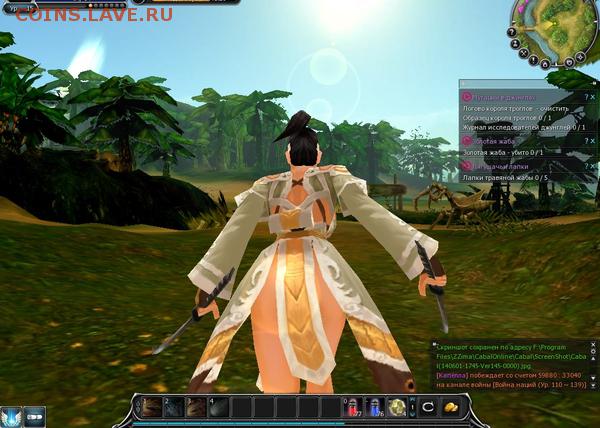Select the "Золотая жаба" quest title
Image resolution: width=600 pixels, height=428 pixels.
coord(496,142)
